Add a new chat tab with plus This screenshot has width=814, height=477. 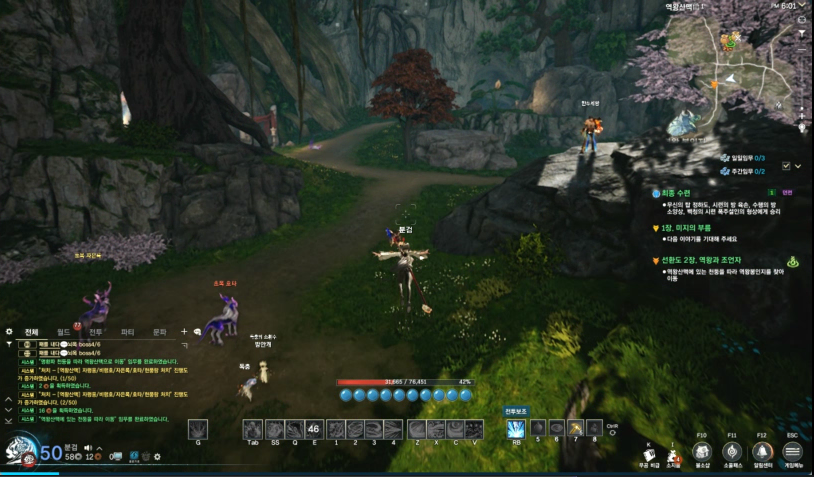184,331
